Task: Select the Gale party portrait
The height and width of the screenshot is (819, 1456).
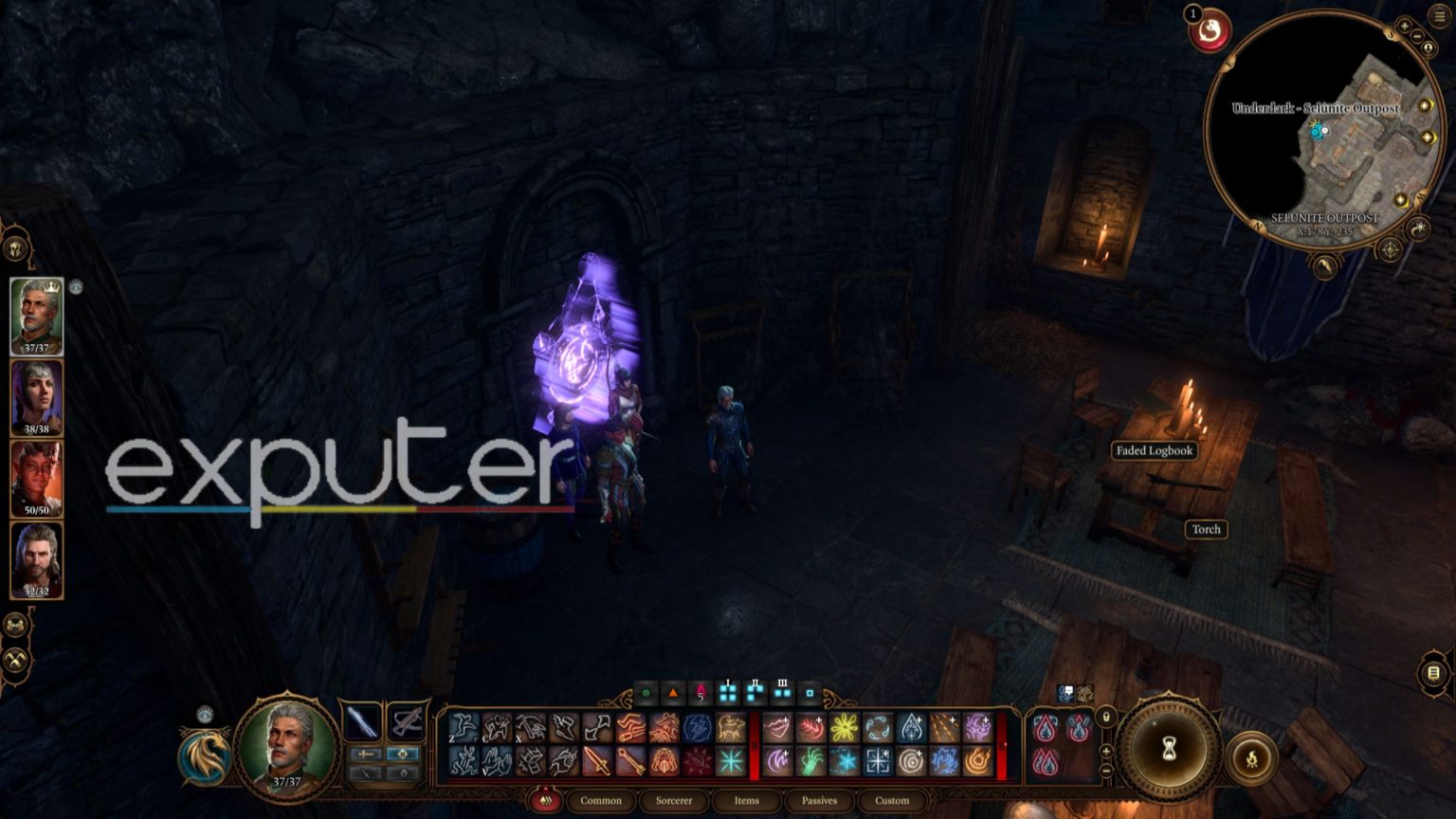Action: pos(37,560)
